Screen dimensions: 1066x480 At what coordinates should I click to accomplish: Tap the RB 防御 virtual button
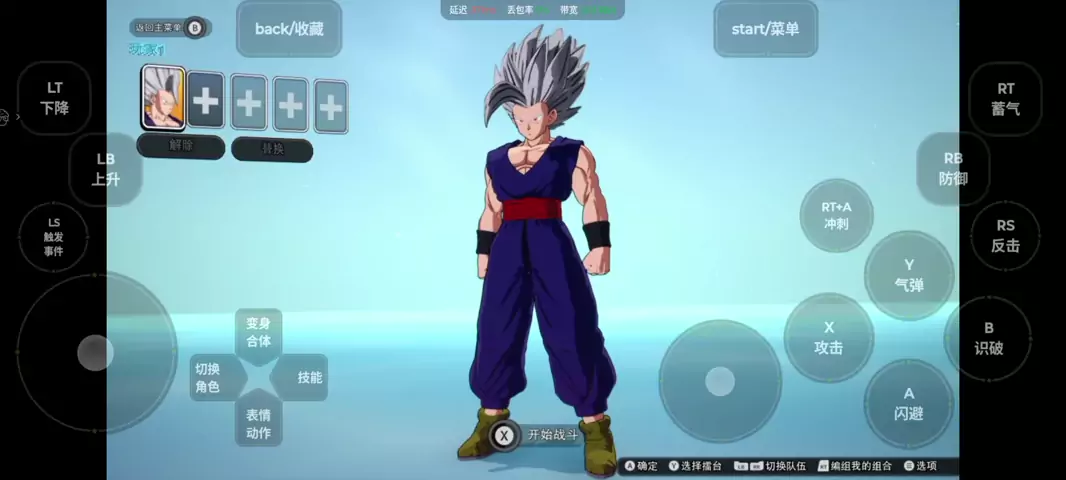tap(953, 168)
